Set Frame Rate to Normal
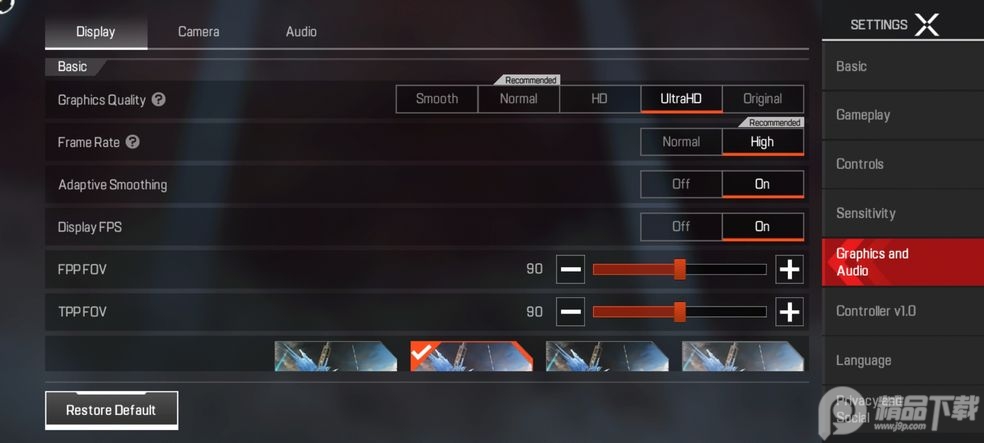The image size is (984, 443). [681, 142]
